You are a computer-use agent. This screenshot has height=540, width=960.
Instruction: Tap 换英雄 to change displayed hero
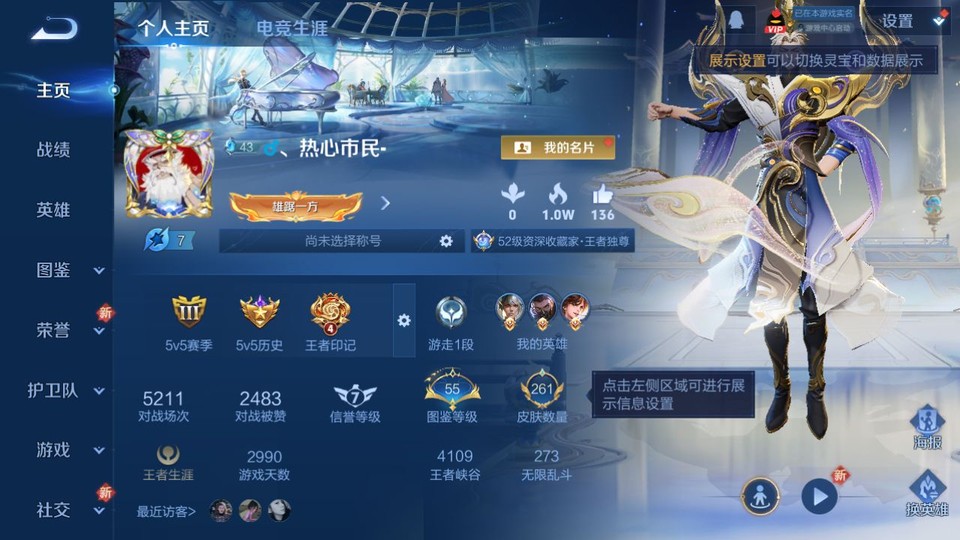point(927,493)
